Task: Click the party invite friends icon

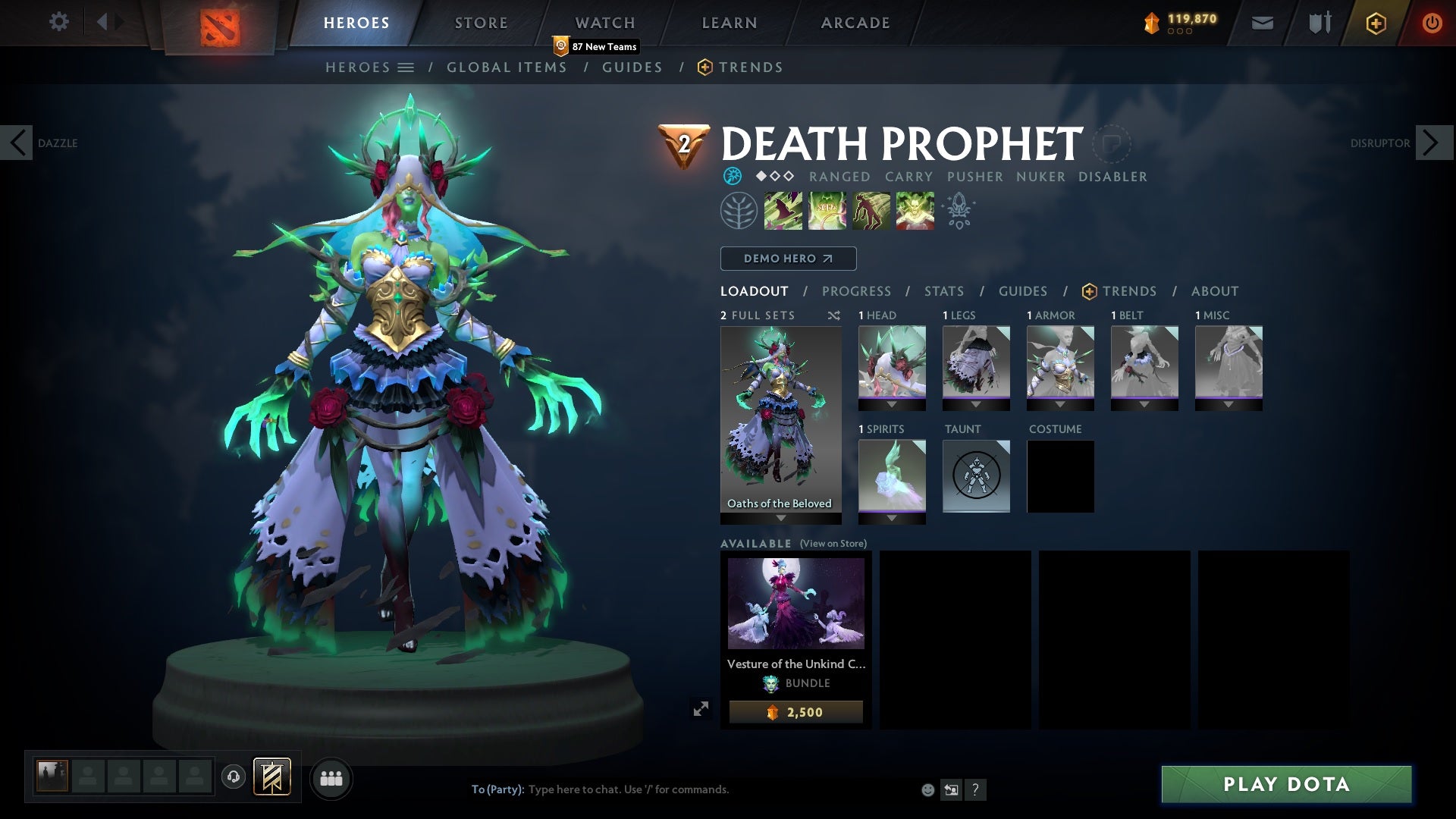Action: tap(331, 778)
